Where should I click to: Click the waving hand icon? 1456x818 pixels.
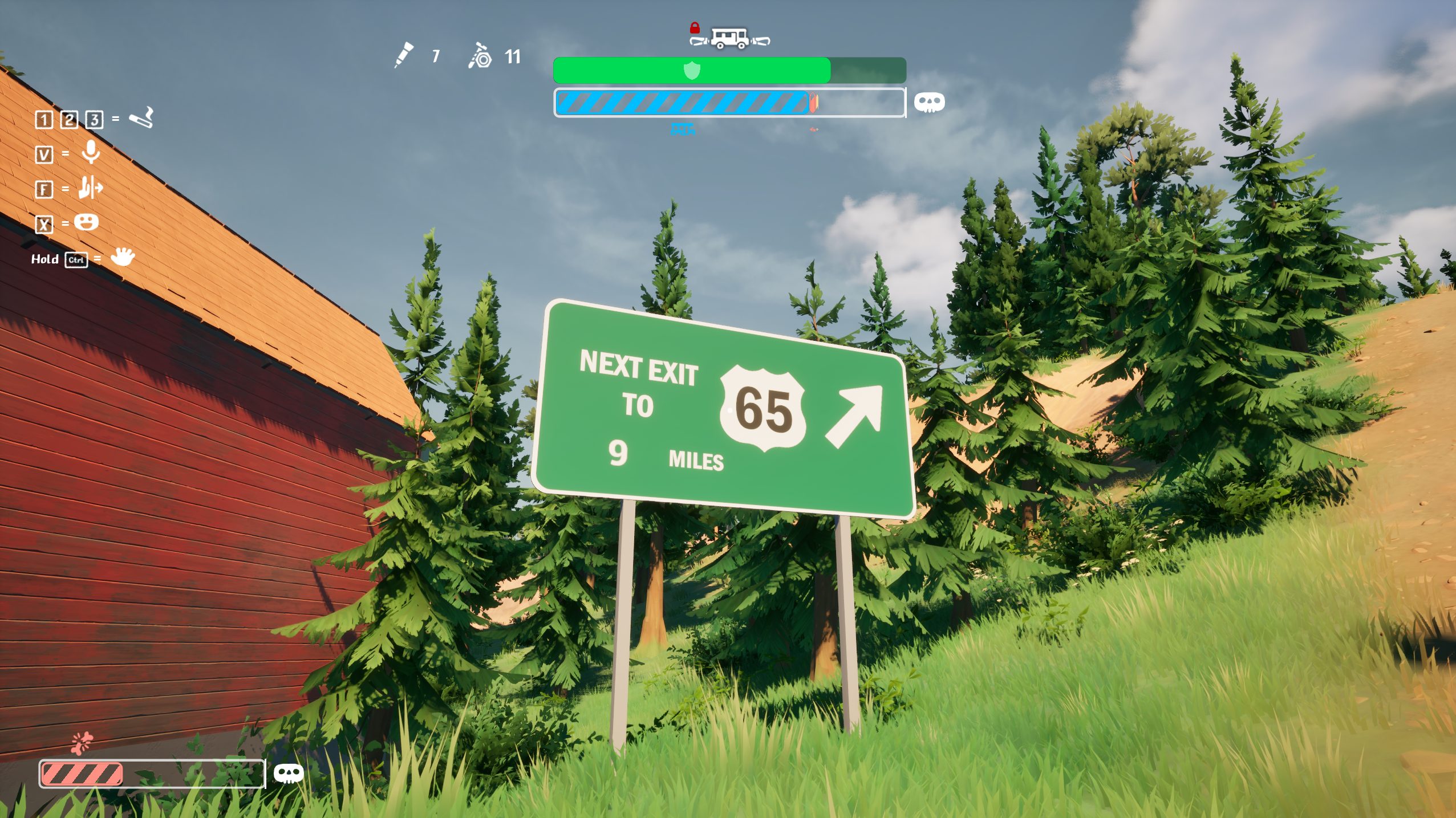123,257
